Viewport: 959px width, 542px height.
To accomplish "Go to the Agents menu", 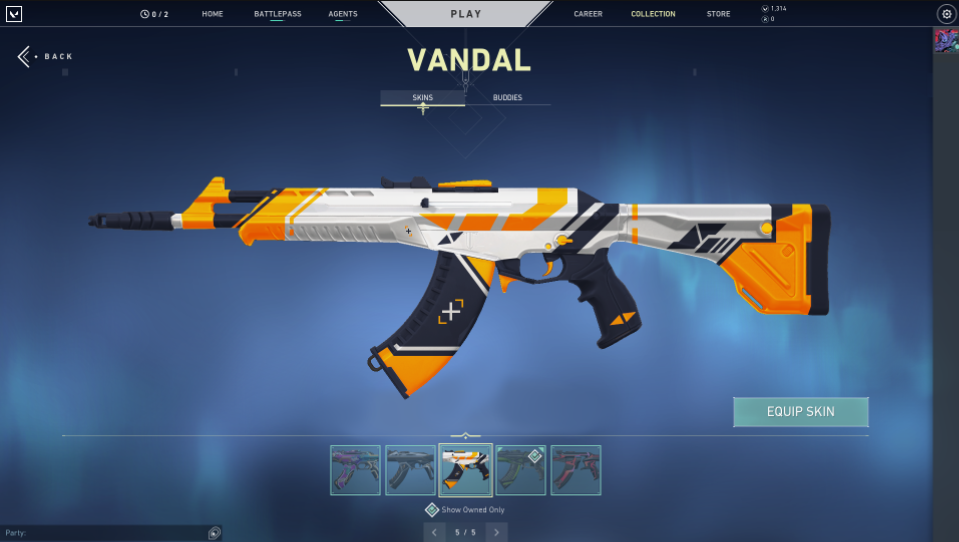I will [342, 14].
